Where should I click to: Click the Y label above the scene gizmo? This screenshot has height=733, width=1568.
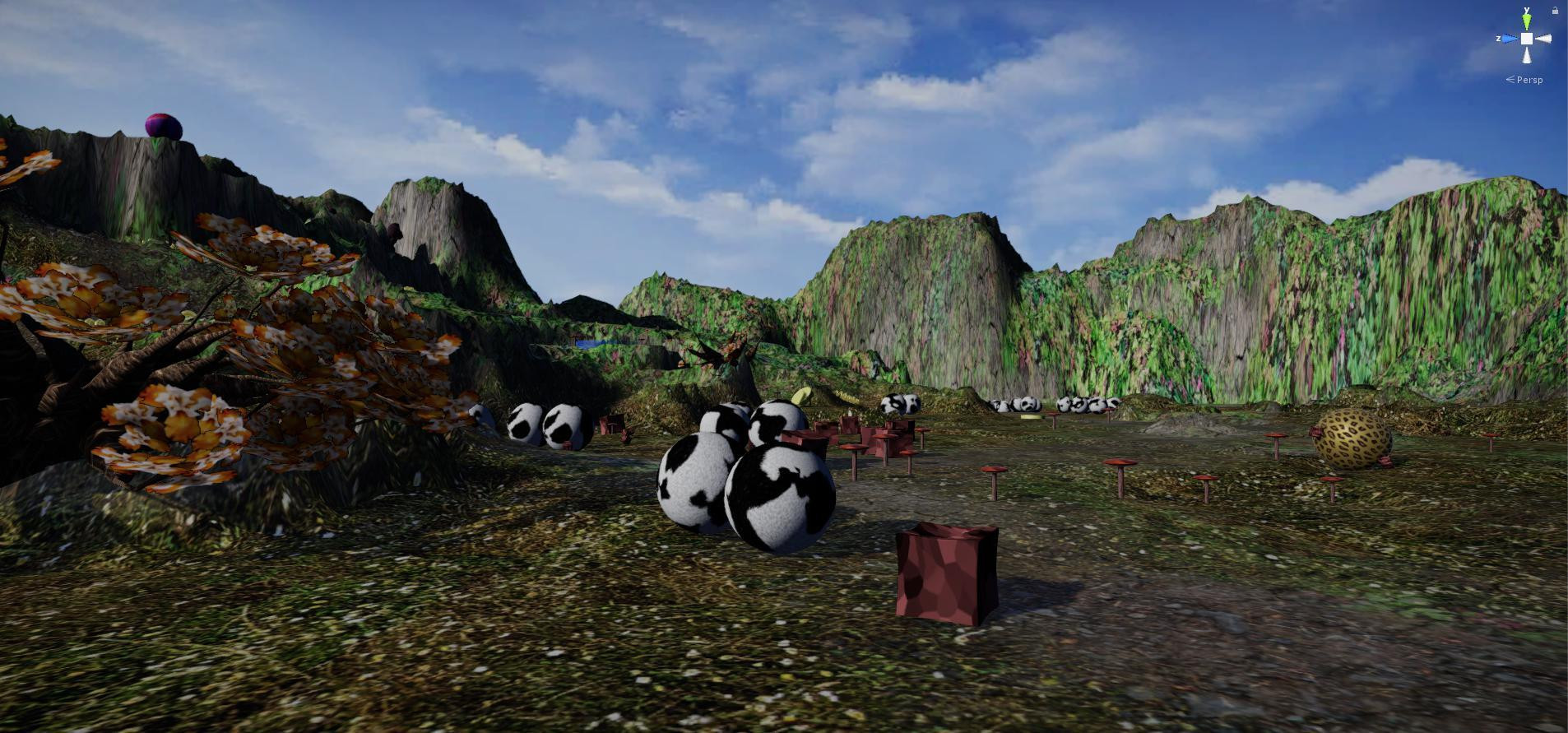click(1526, 10)
